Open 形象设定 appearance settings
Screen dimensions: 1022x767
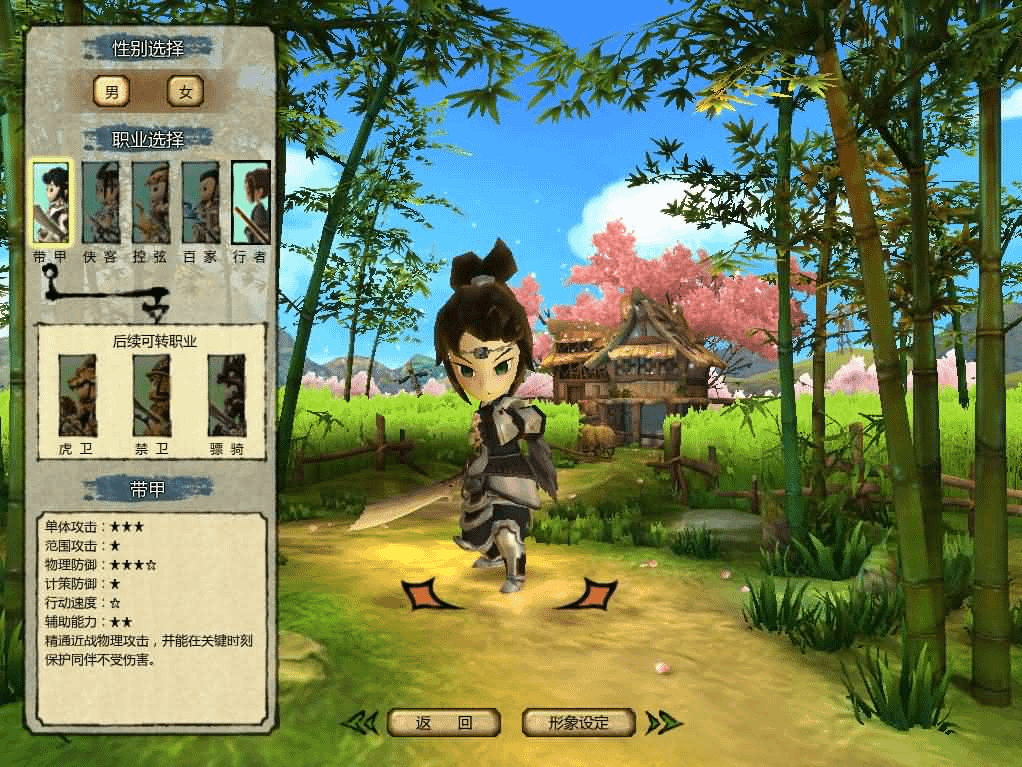[579, 722]
